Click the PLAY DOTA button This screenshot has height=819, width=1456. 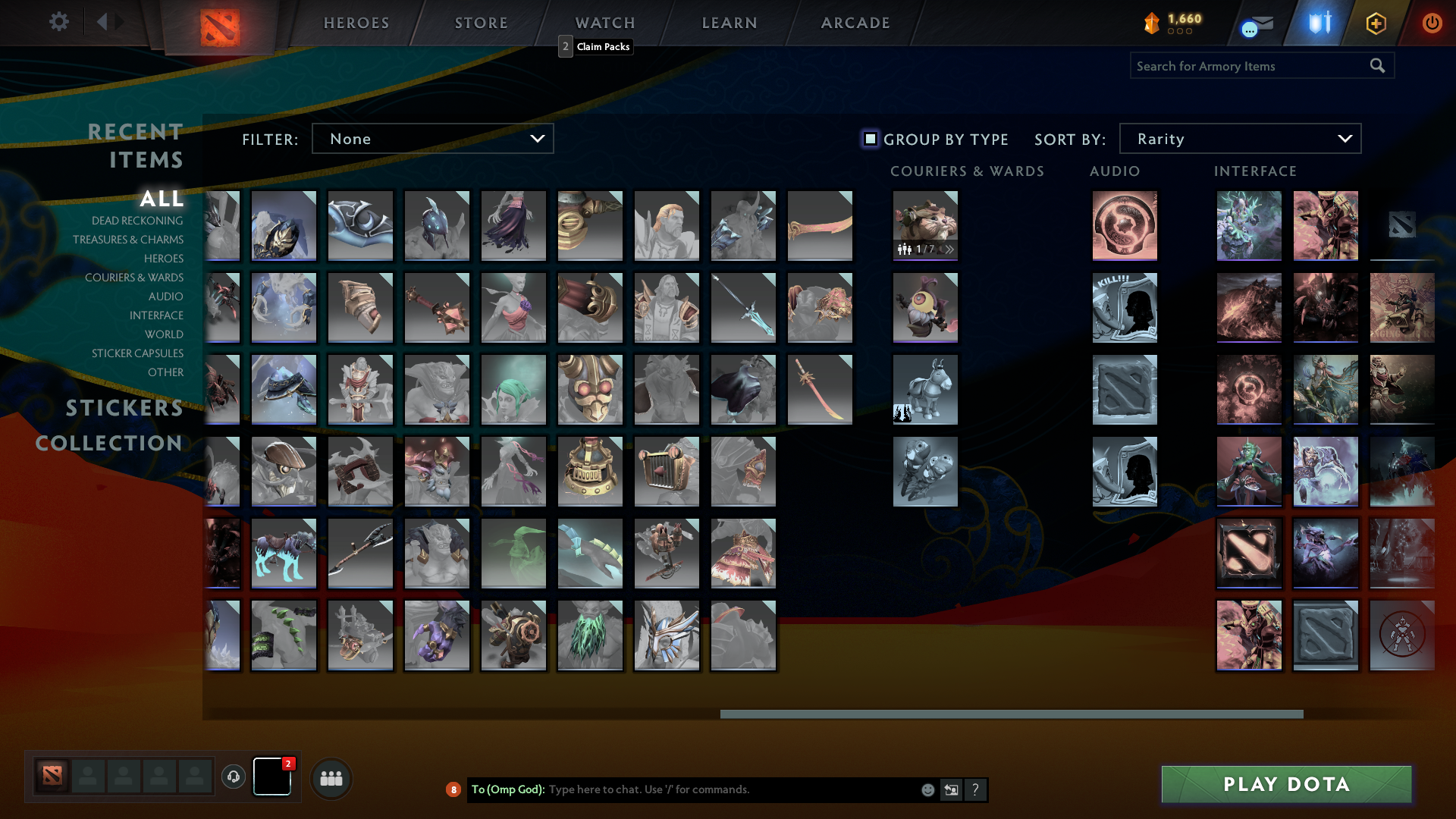[1285, 784]
